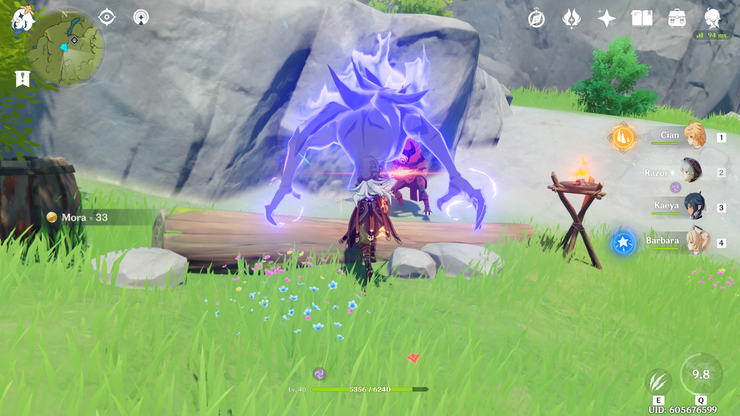Switch to party member Barbara

coord(693,242)
